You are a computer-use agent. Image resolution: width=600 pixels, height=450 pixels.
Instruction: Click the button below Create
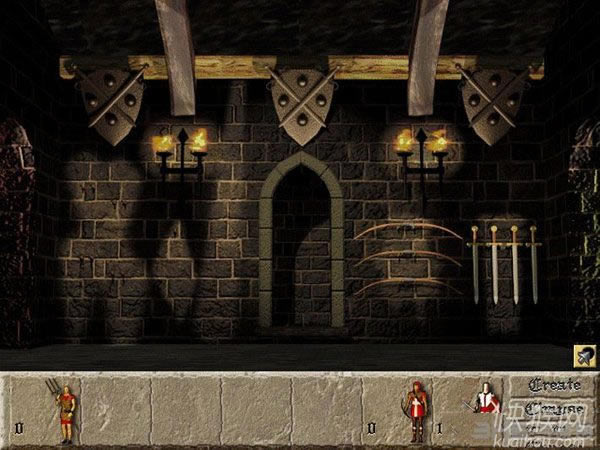tap(554, 408)
